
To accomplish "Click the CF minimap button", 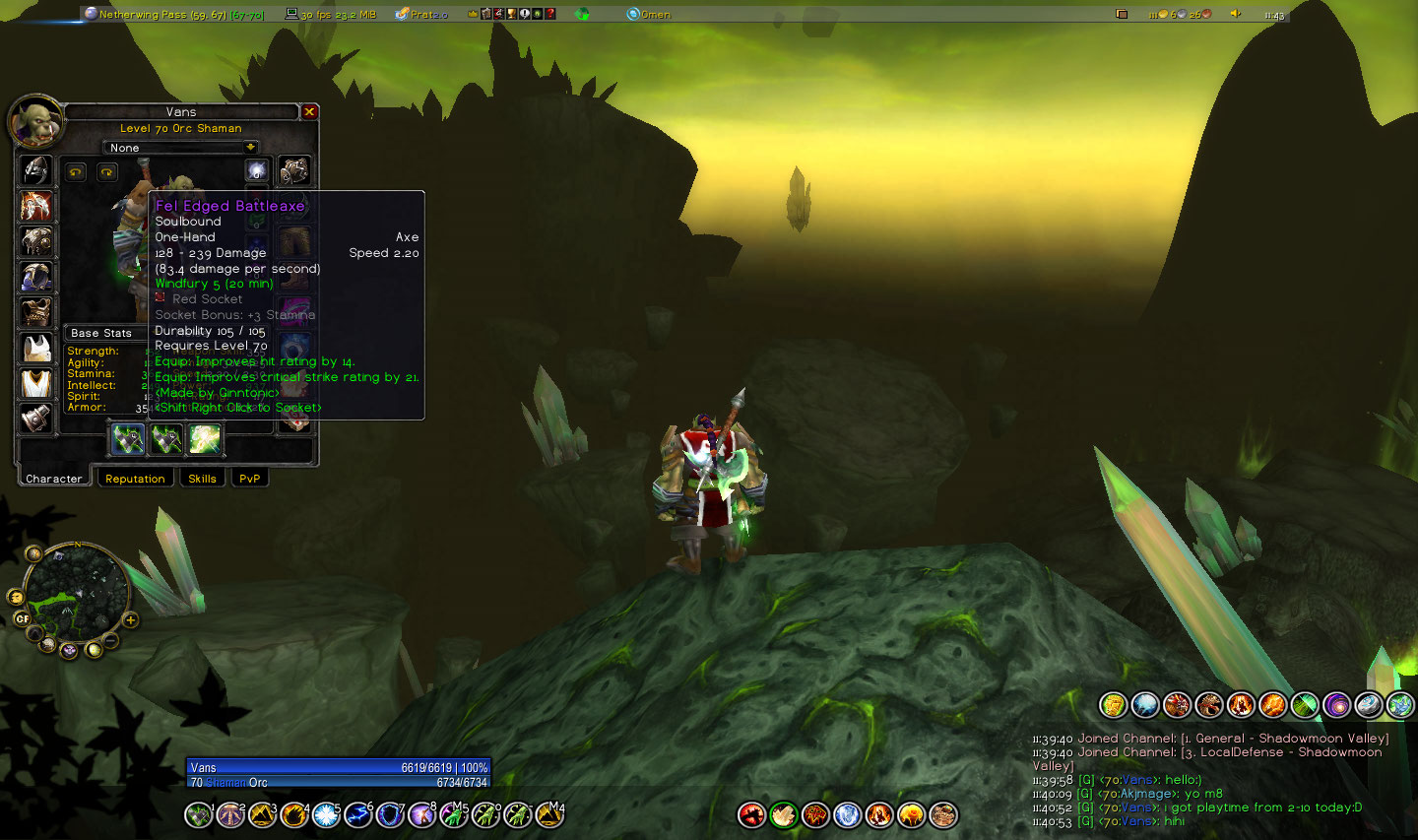I will pos(22,618).
